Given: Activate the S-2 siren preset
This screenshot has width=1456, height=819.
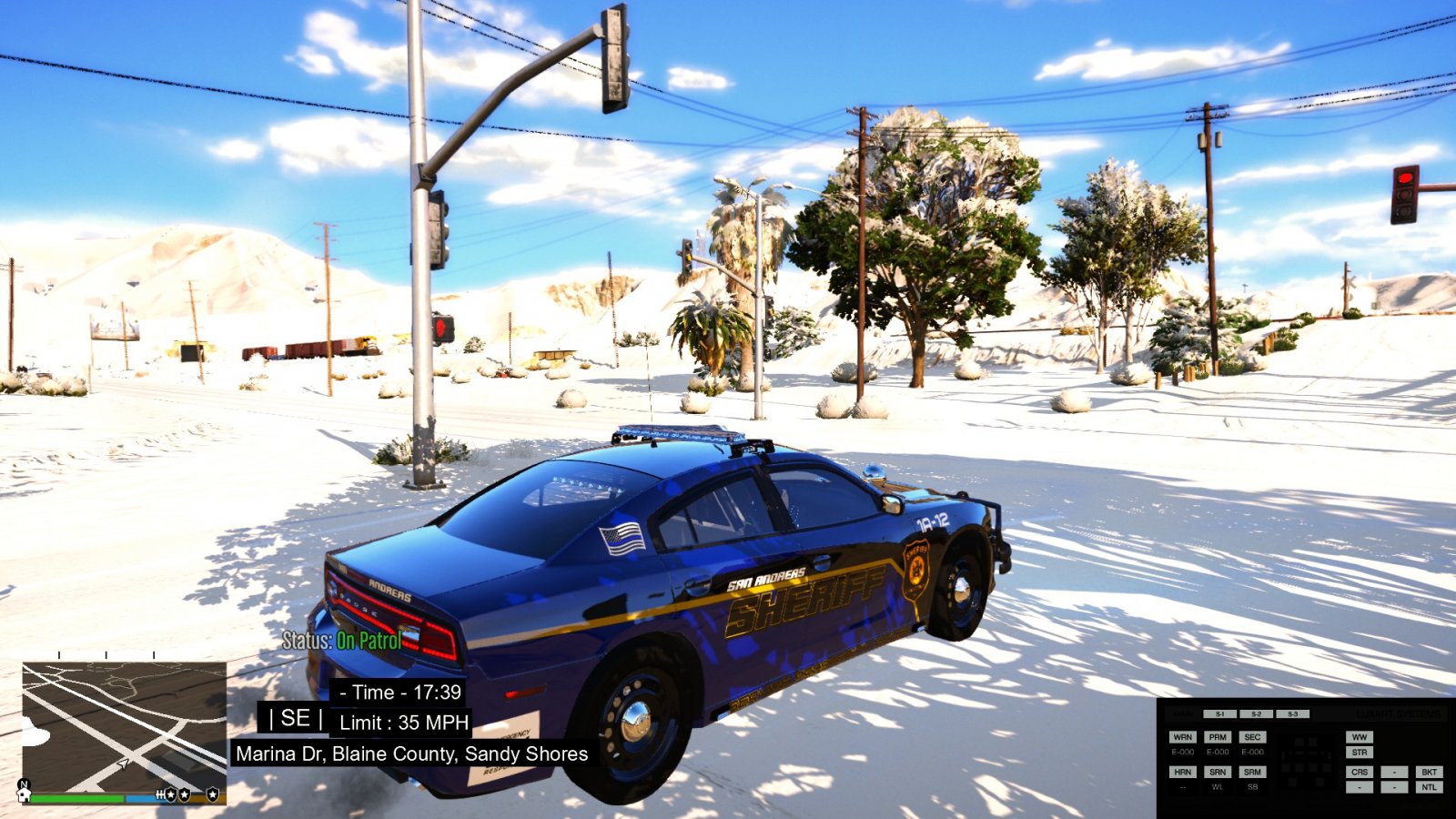Looking at the screenshot, I should tap(1256, 714).
